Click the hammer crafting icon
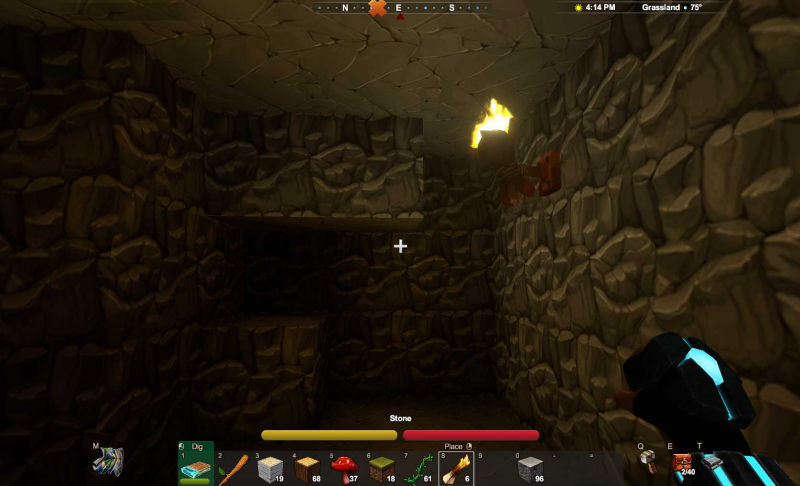 pyautogui.click(x=648, y=460)
